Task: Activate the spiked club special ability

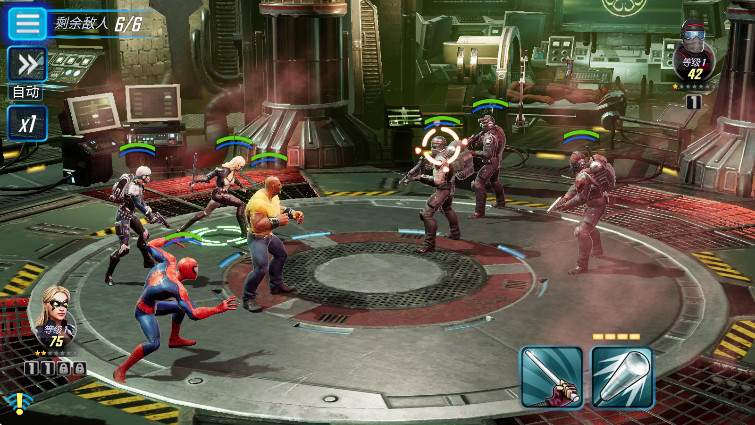Action: 622,377
